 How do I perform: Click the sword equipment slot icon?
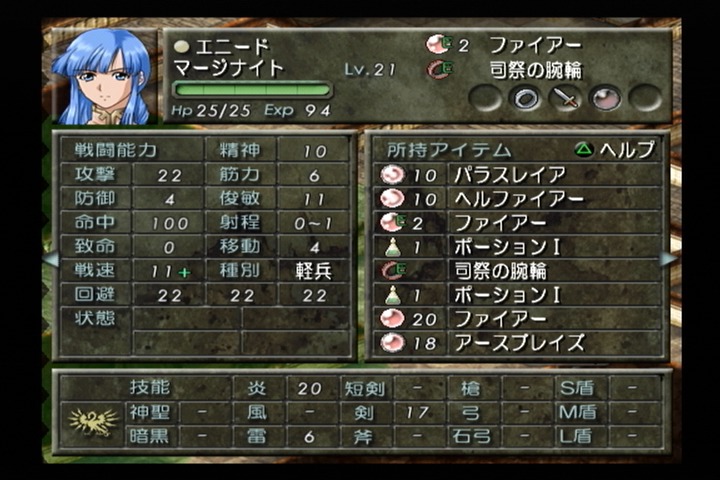click(565, 97)
